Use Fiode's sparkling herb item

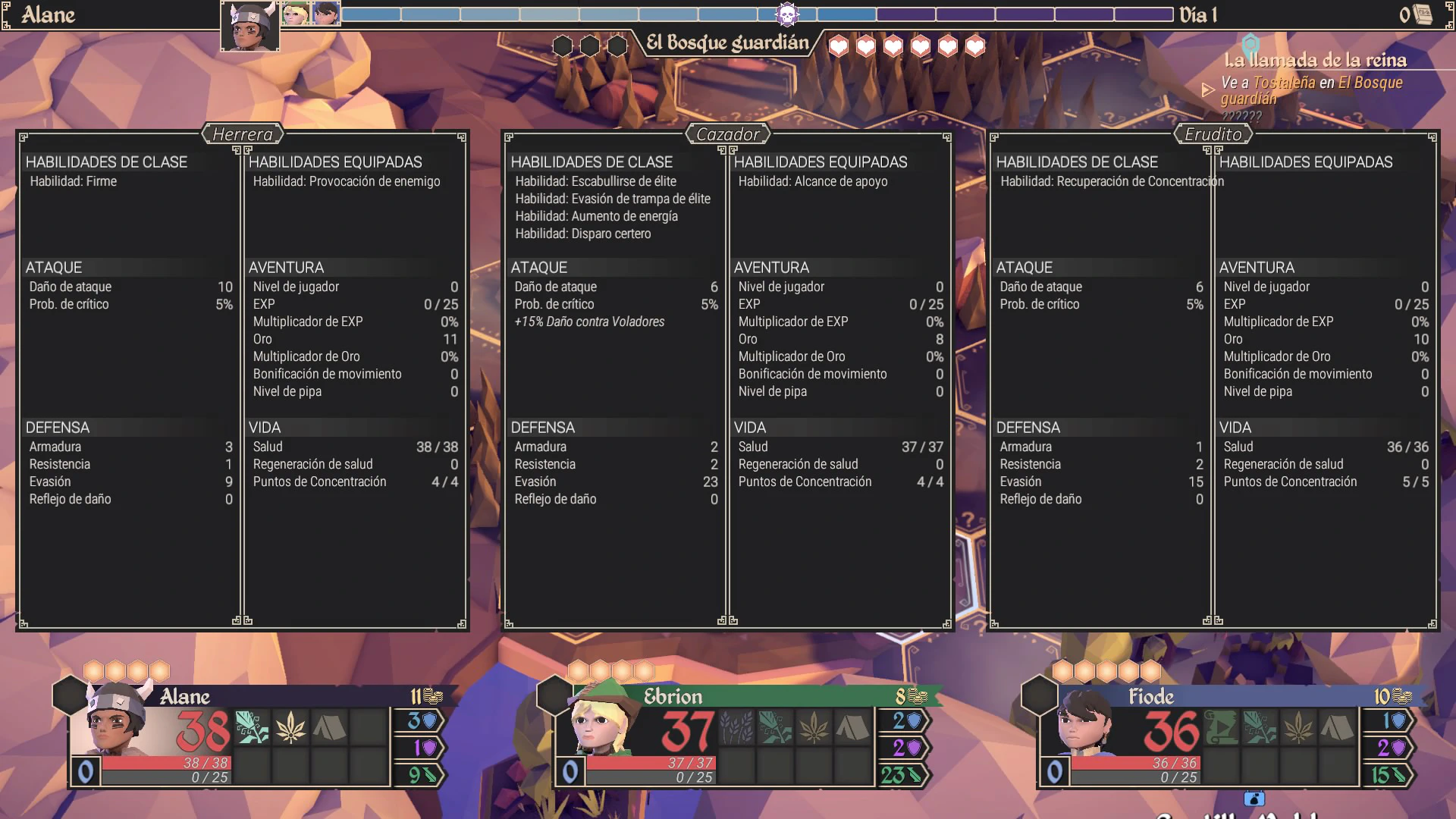point(1260,728)
